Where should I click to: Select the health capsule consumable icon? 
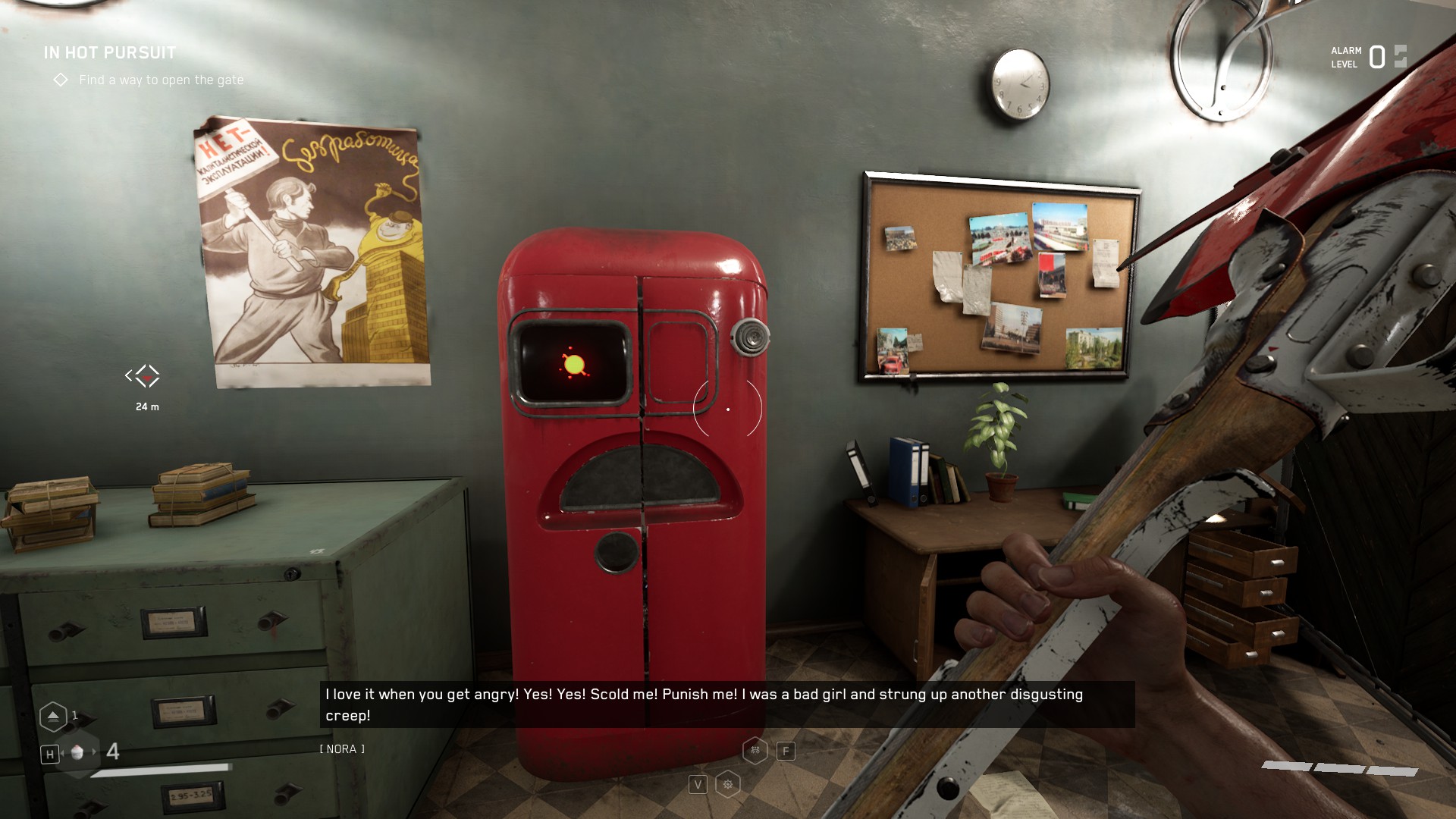[x=77, y=752]
